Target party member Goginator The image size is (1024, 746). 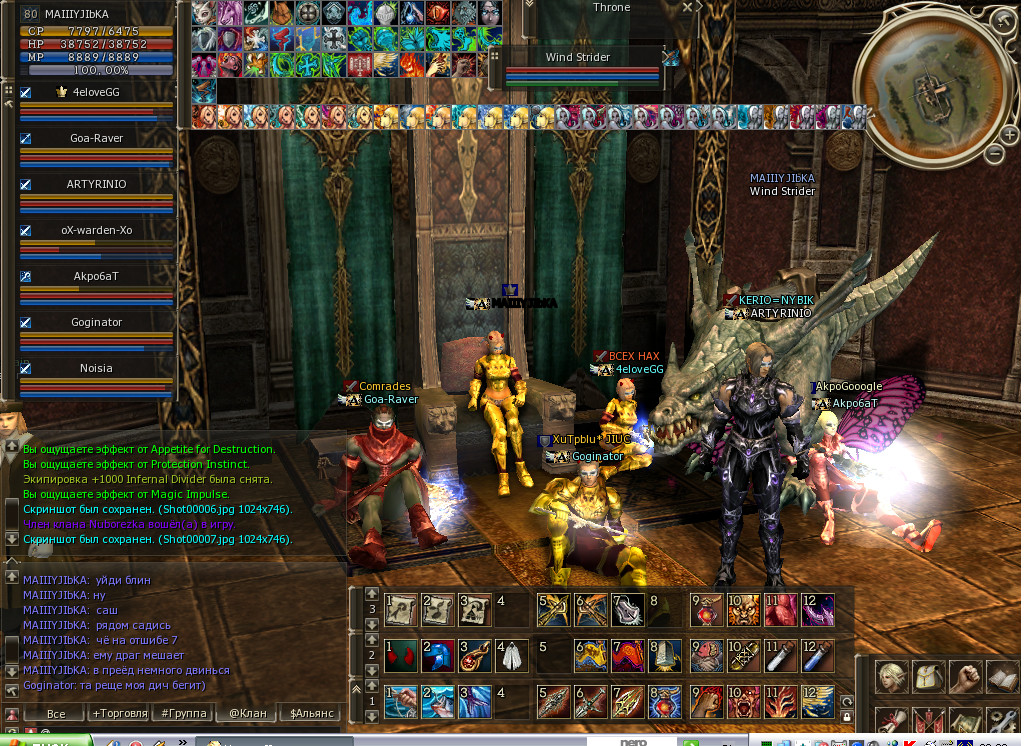tap(96, 322)
